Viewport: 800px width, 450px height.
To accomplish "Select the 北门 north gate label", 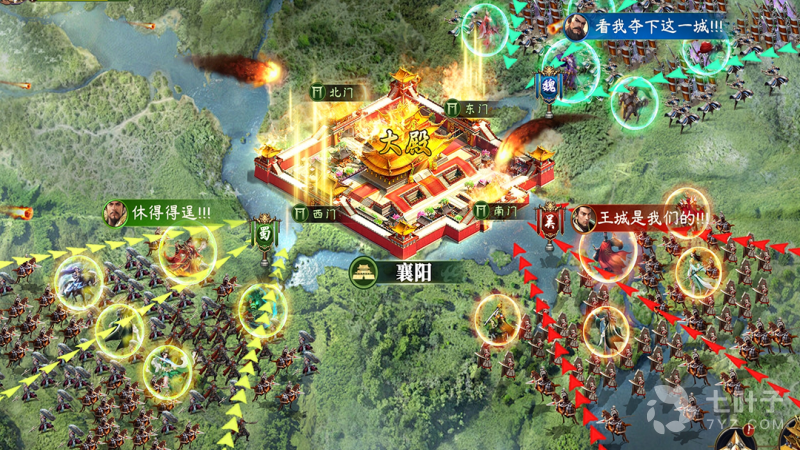I will (x=334, y=91).
